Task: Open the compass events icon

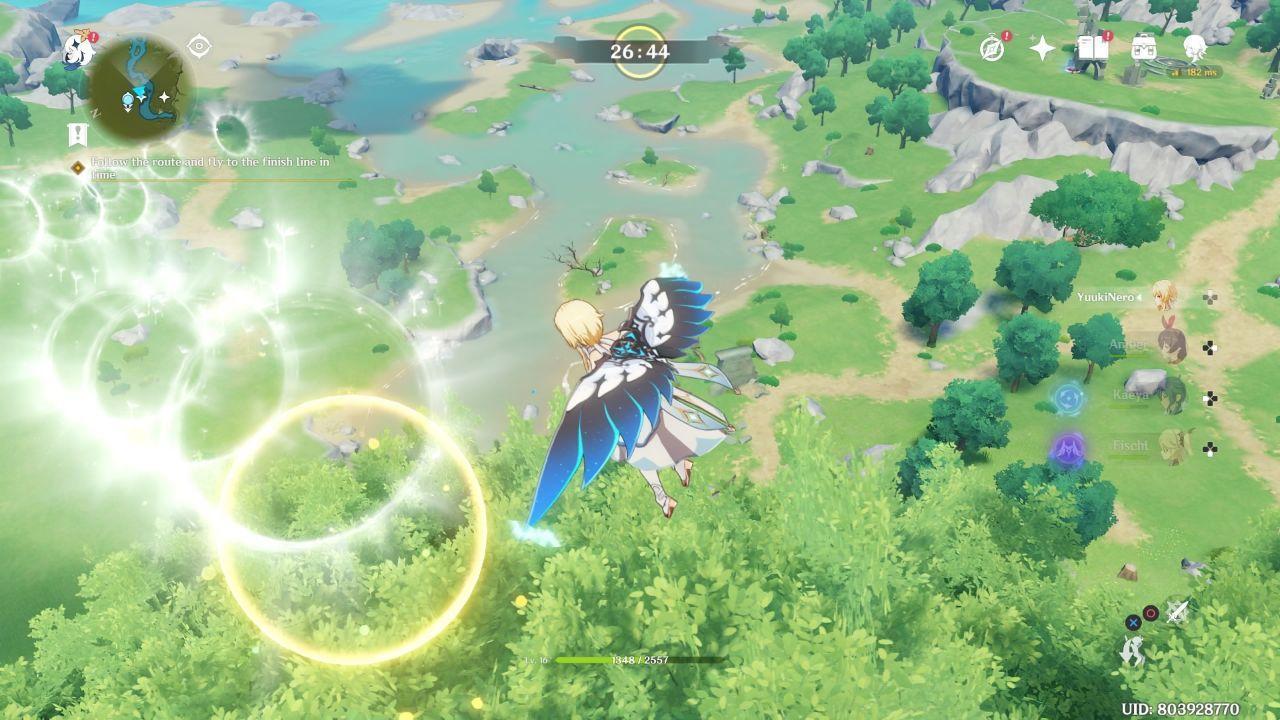Action: (x=992, y=48)
